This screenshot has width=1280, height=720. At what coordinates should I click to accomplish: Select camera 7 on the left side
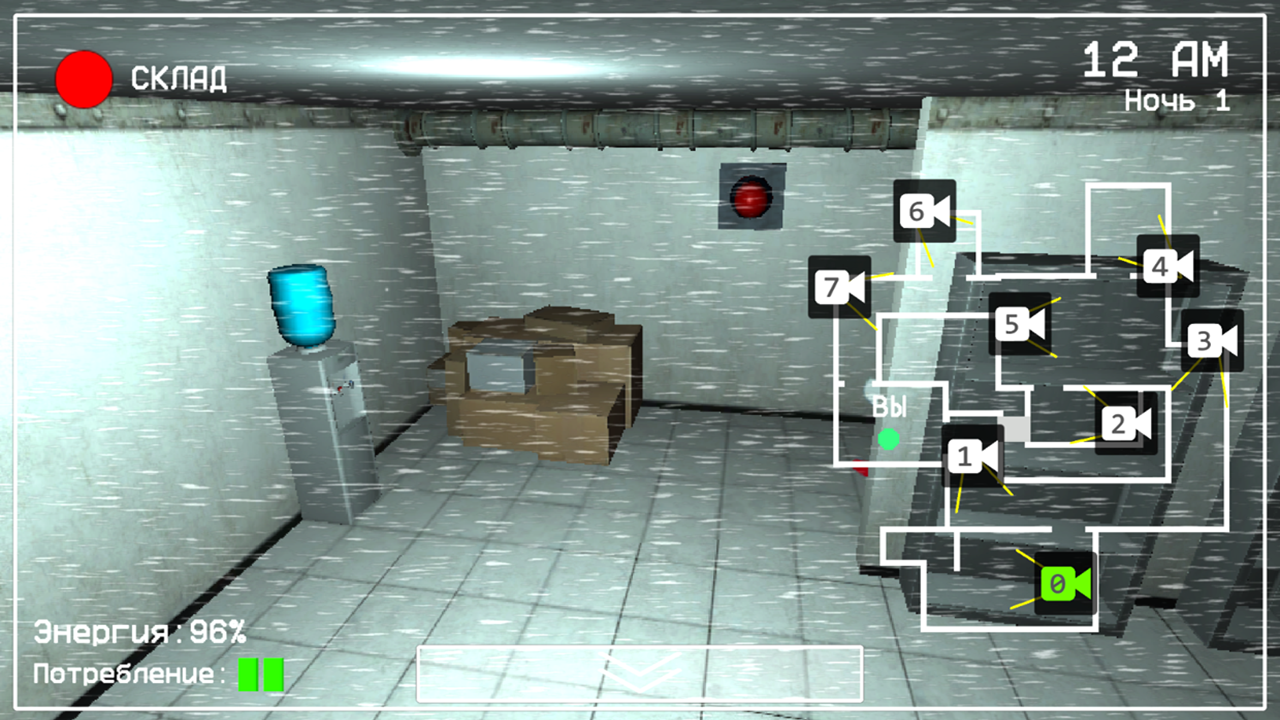point(840,287)
